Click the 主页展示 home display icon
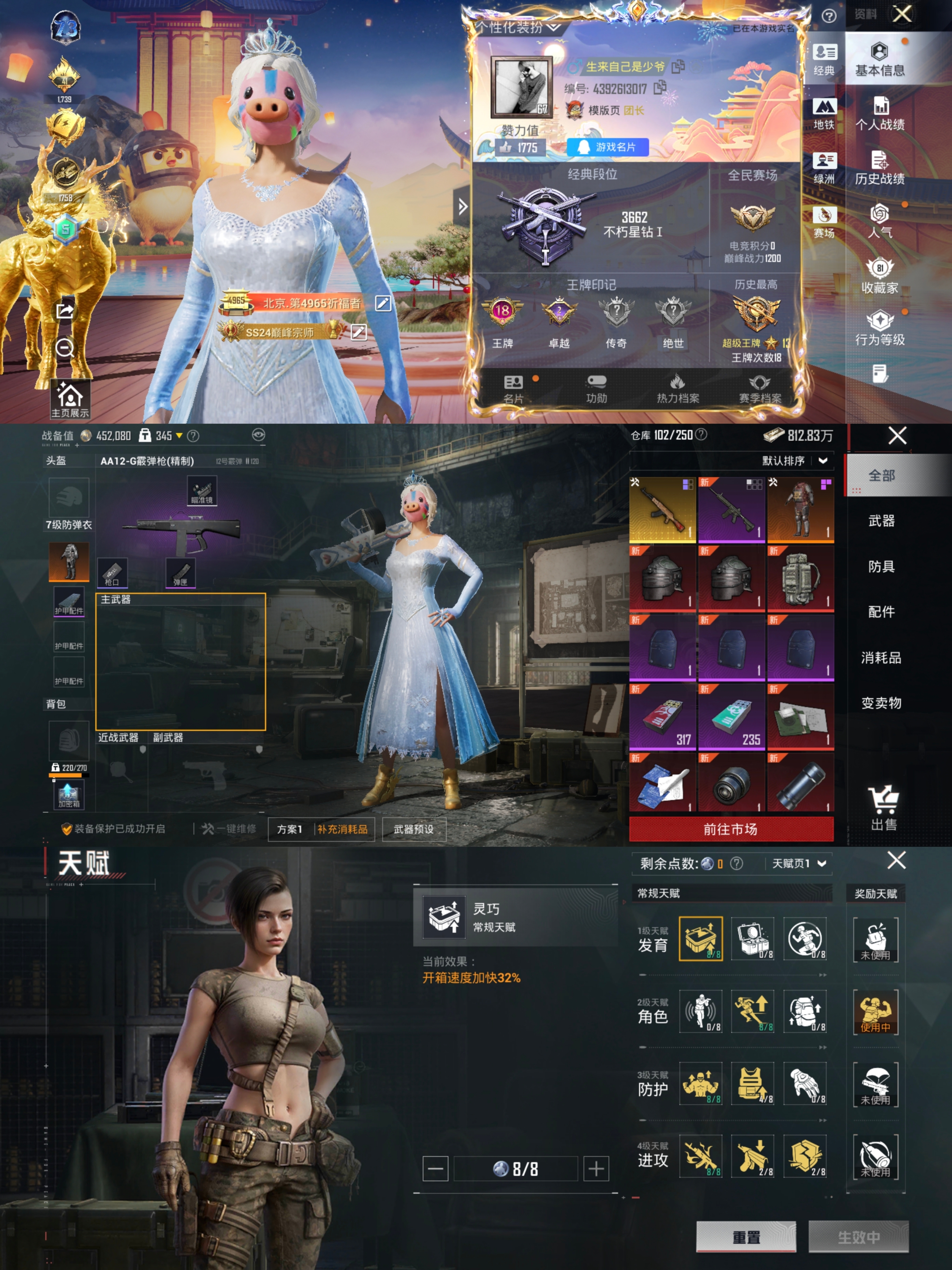 point(69,399)
